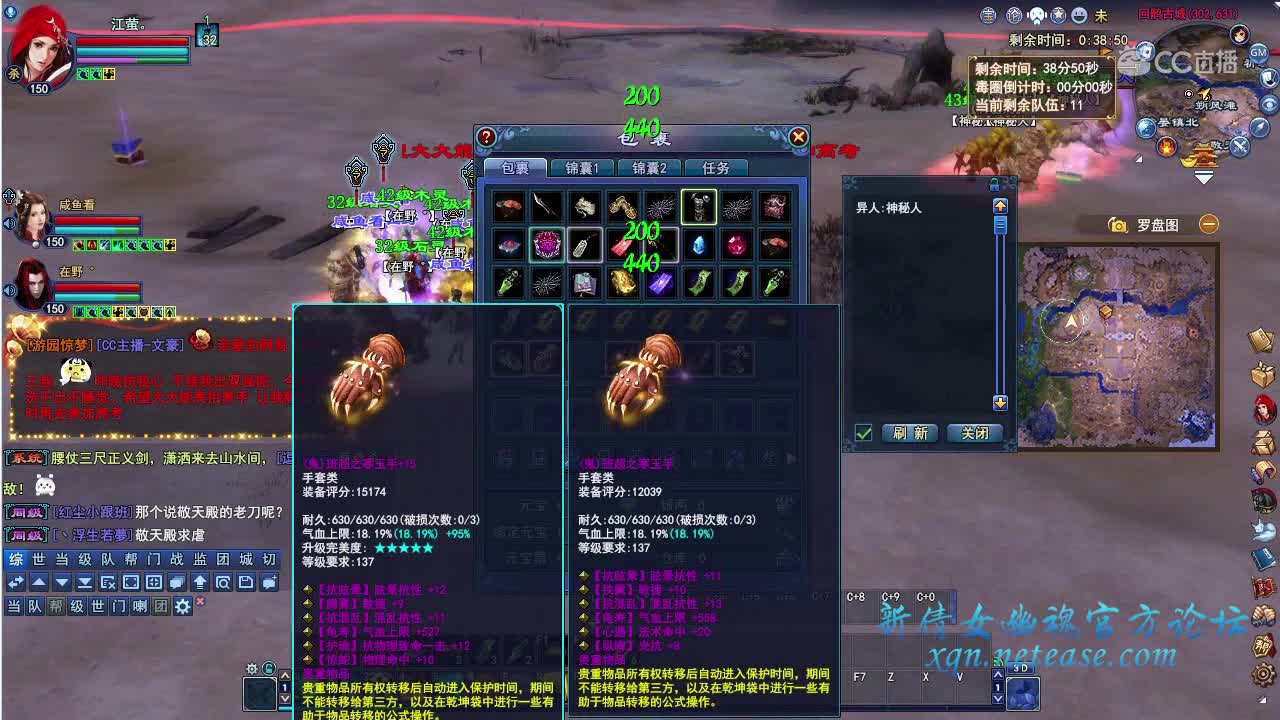
Task: Select the 杀 skull icon beside 江萤's portrait
Action: (x=14, y=74)
